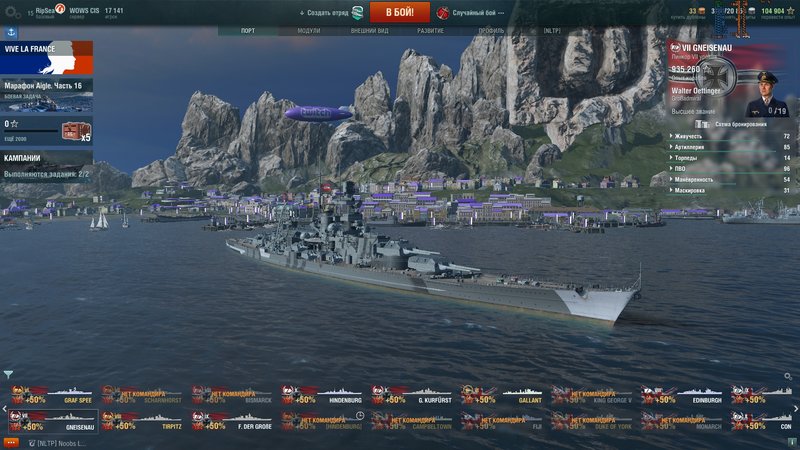
Task: Open the КАМПАНИИ campaigns panel
Action: [x=46, y=165]
